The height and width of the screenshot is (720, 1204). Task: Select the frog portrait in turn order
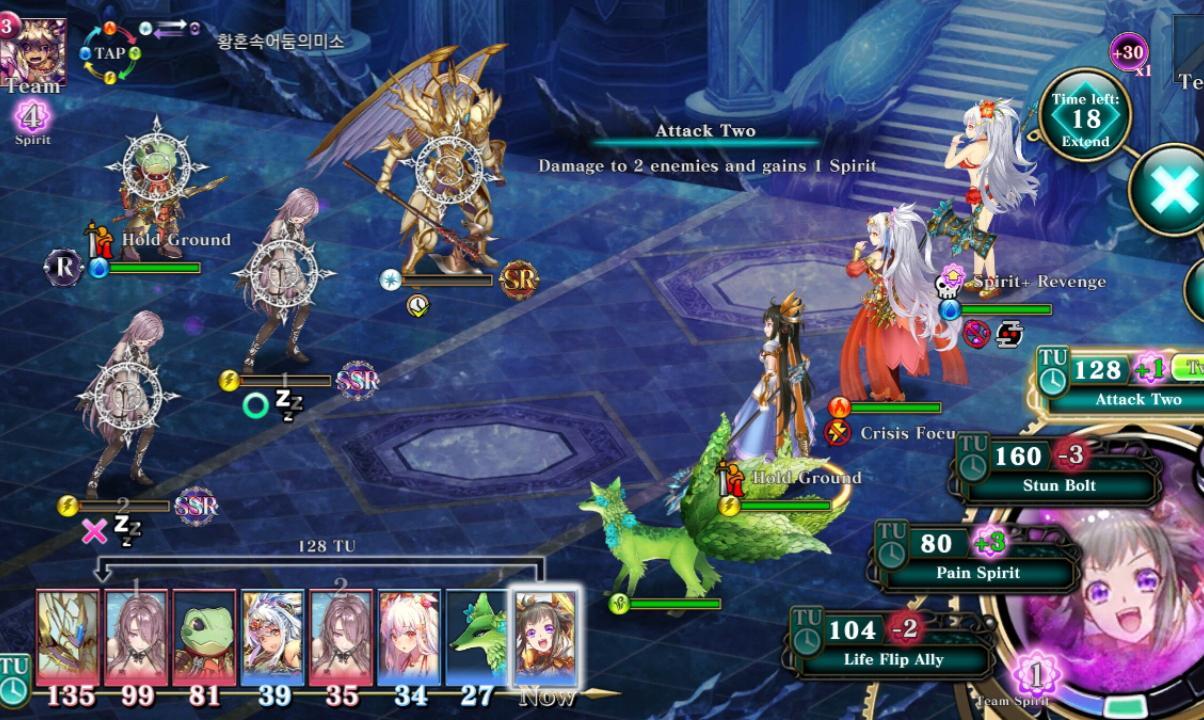[x=204, y=637]
